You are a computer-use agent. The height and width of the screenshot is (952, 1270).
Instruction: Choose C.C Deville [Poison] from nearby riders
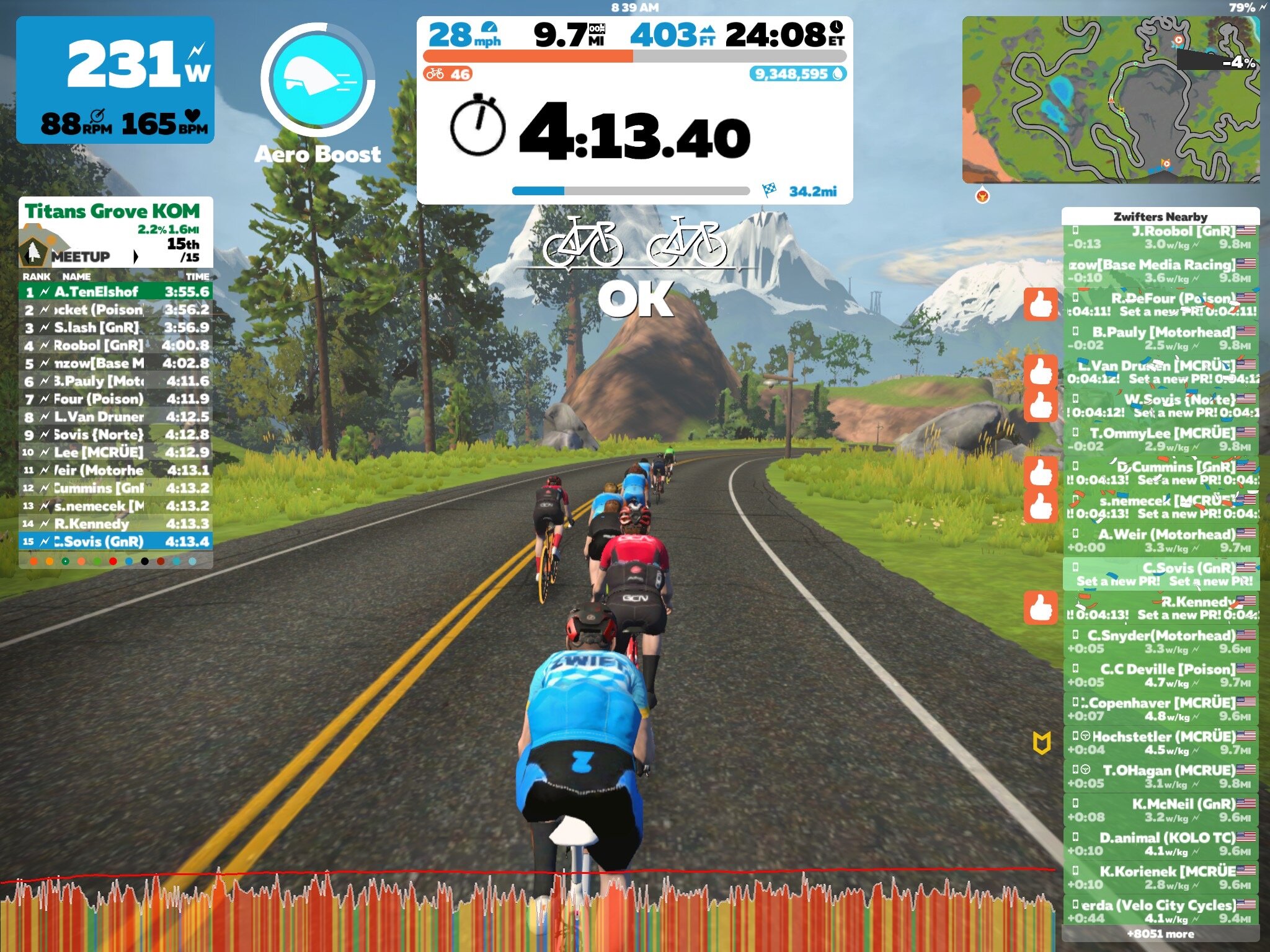tap(1160, 676)
